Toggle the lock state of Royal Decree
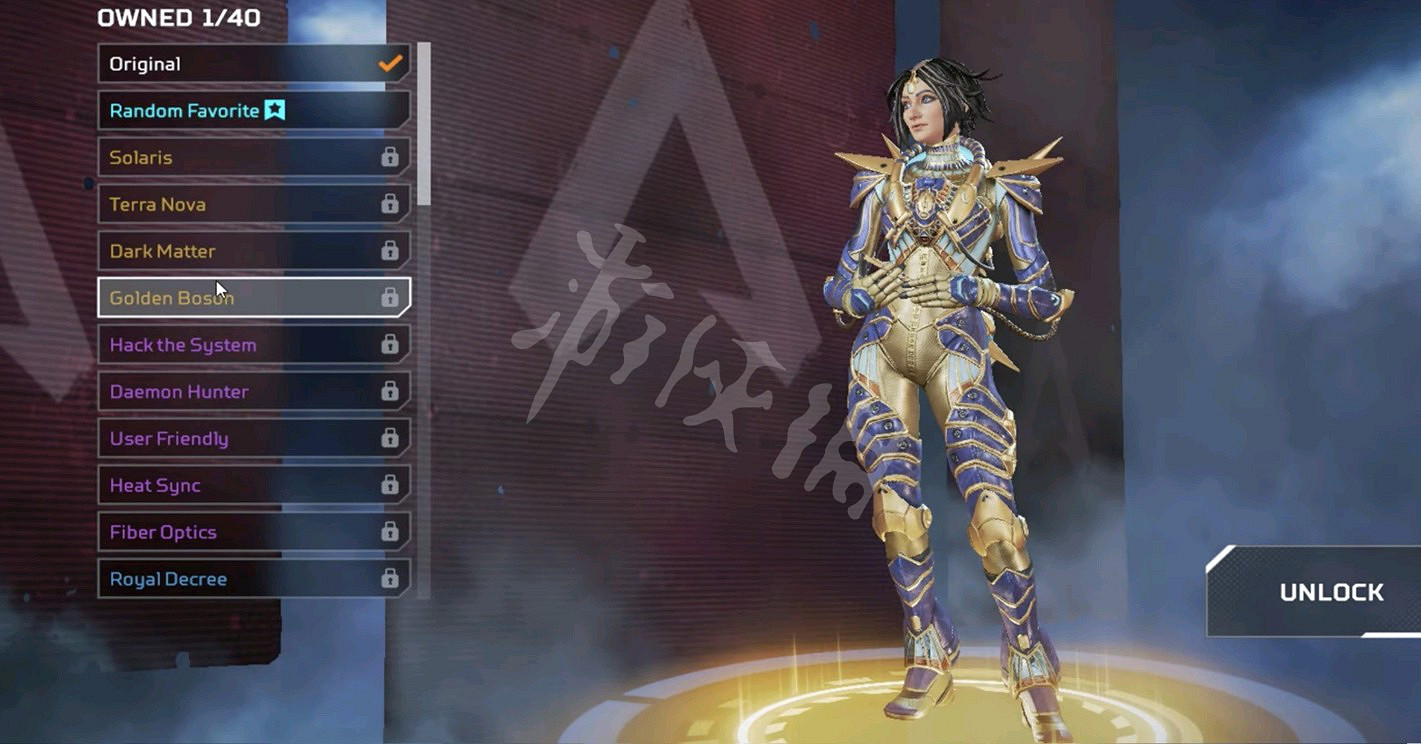 coord(391,578)
